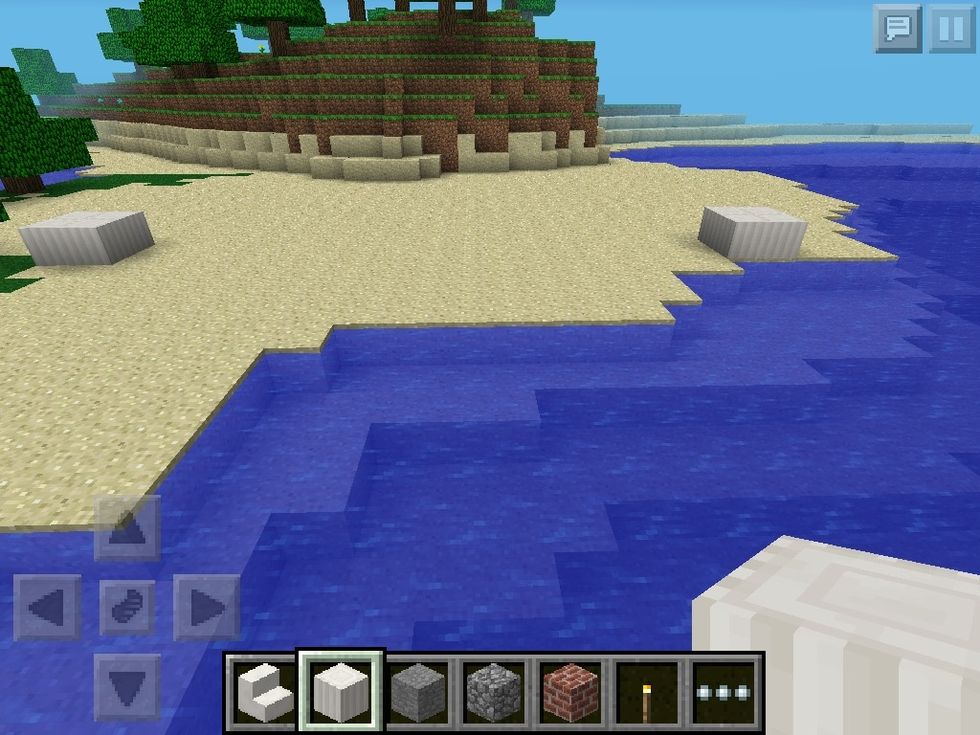Tap the move backward arrow
Viewport: 980px width, 735px height.
[x=127, y=687]
